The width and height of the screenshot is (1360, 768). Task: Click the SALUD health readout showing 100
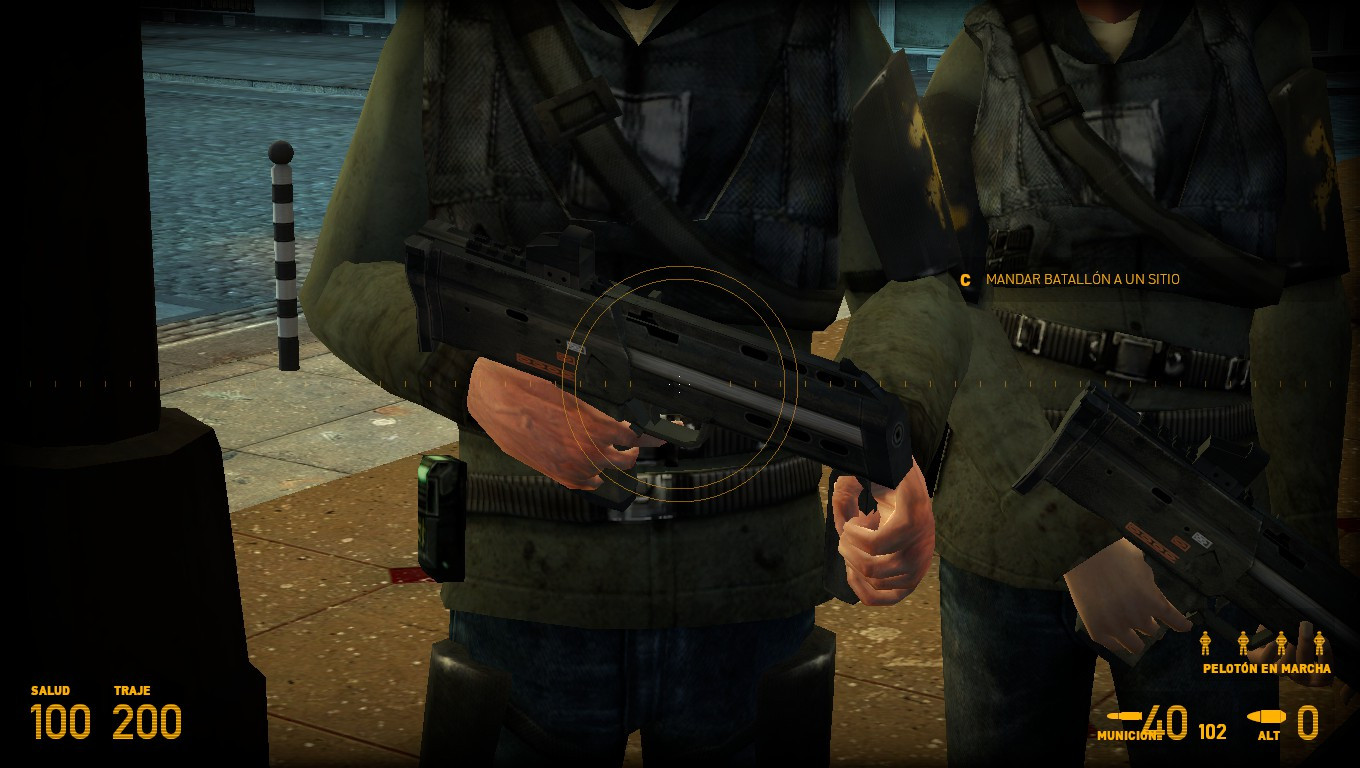[x=62, y=722]
